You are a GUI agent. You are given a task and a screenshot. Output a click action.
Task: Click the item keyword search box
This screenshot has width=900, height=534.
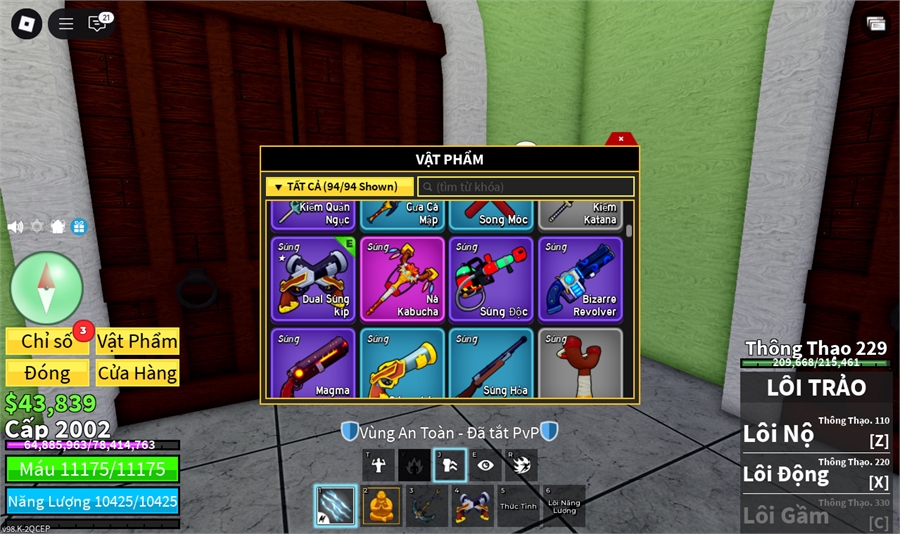point(526,187)
